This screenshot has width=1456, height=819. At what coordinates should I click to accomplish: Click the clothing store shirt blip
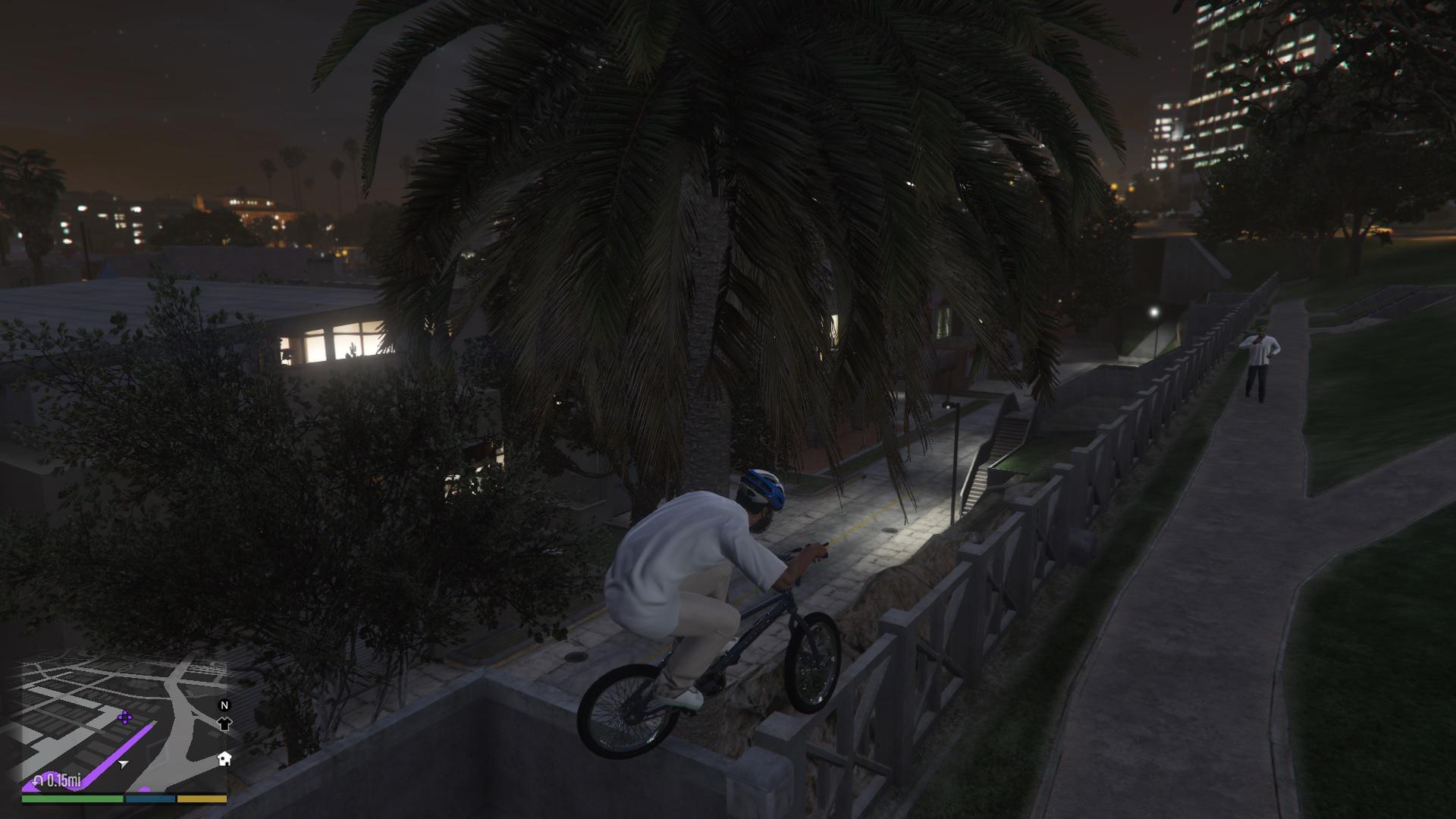click(x=224, y=723)
